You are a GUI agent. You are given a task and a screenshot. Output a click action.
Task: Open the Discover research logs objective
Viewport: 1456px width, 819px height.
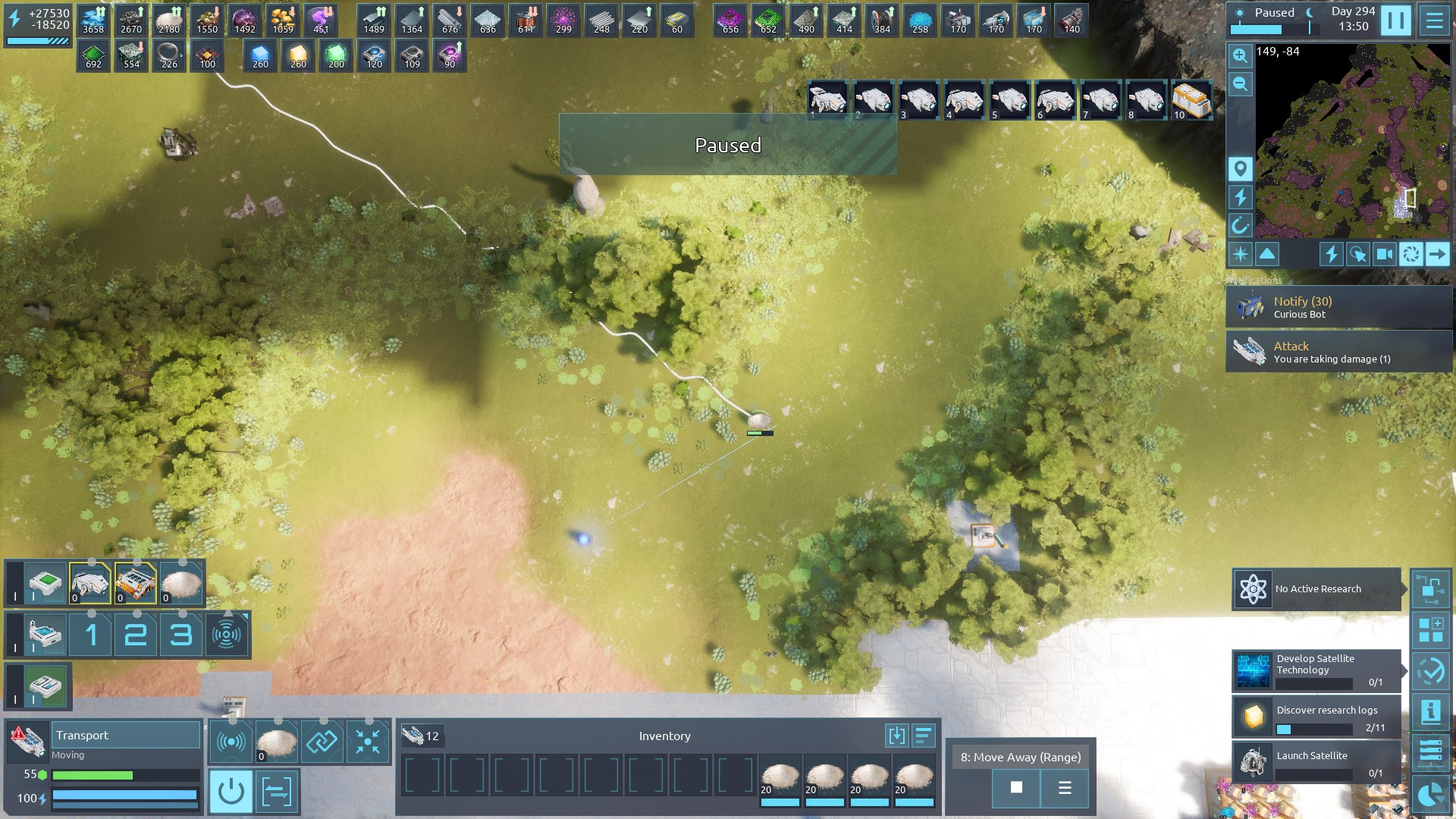coord(1316,717)
